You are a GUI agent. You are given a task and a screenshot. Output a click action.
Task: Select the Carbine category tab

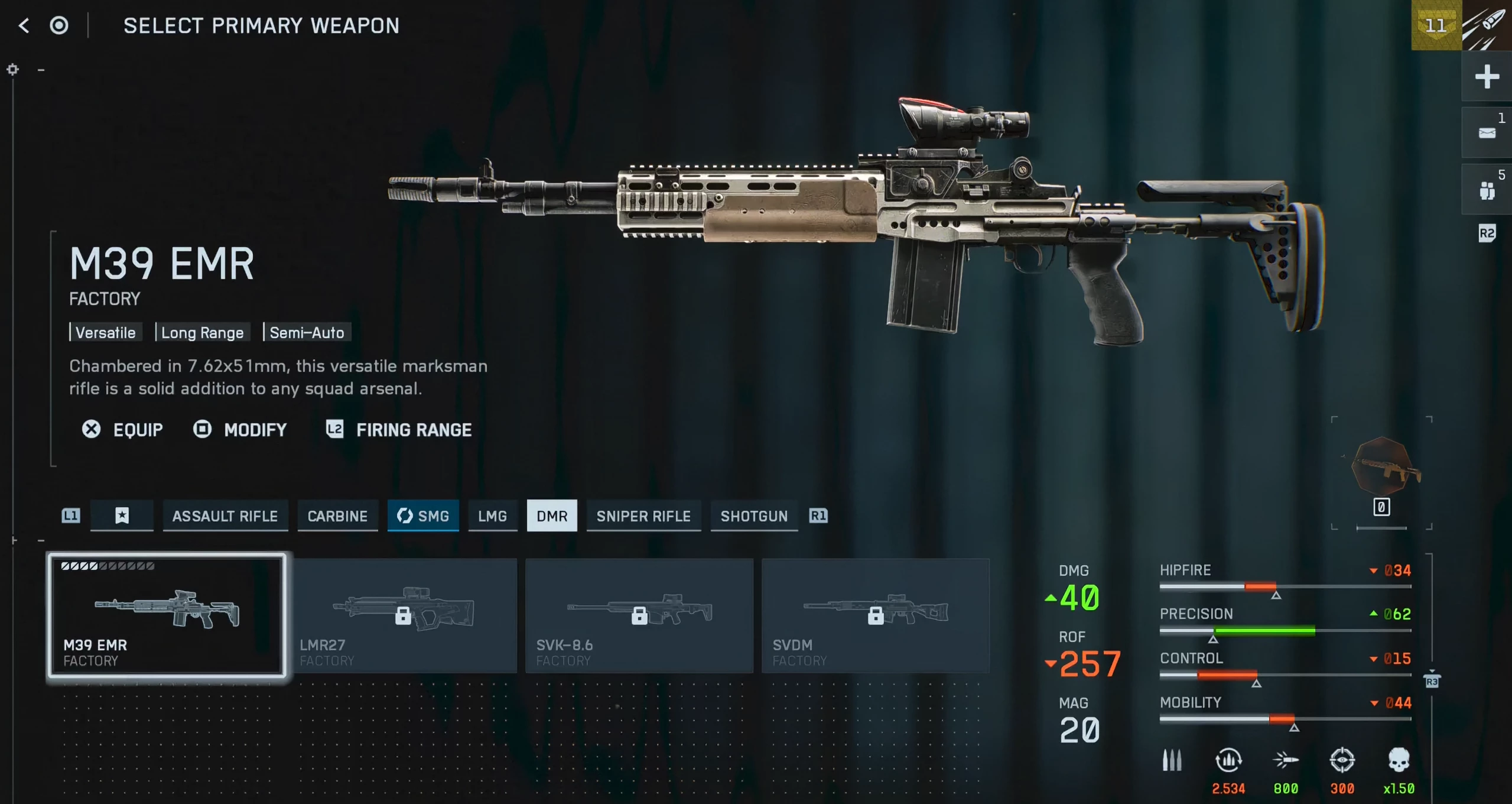[337, 516]
